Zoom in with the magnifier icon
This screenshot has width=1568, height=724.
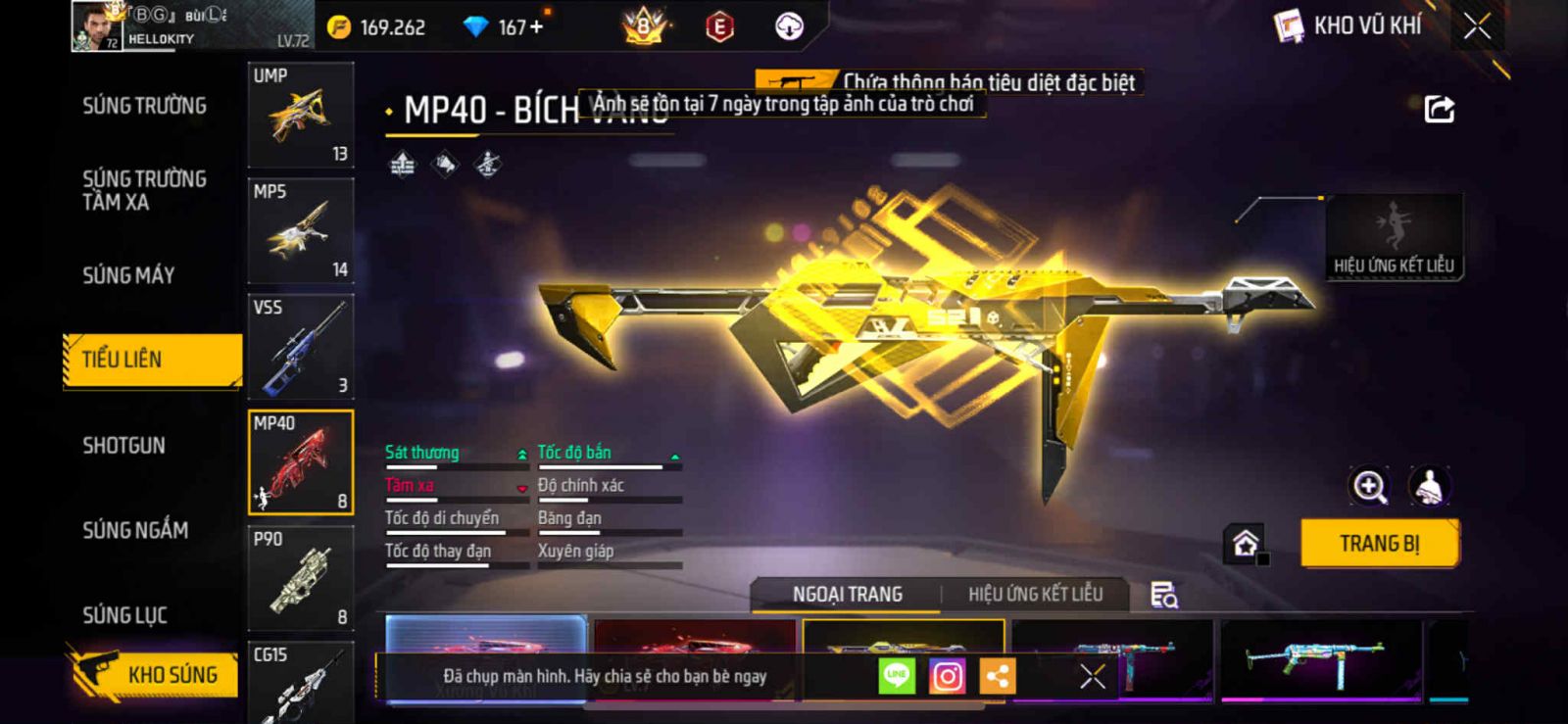click(x=1369, y=486)
